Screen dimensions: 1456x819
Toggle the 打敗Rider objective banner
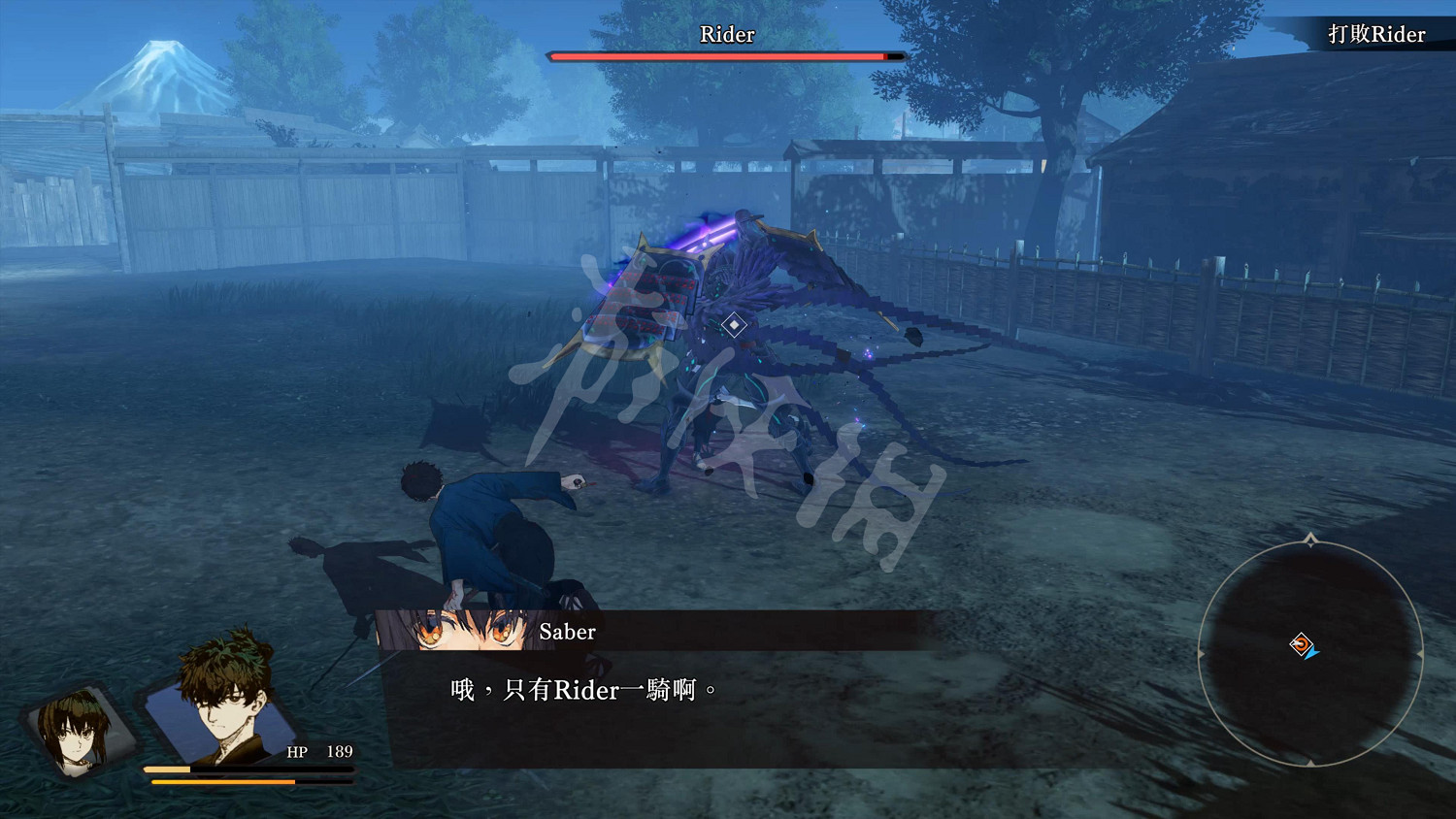click(x=1376, y=34)
